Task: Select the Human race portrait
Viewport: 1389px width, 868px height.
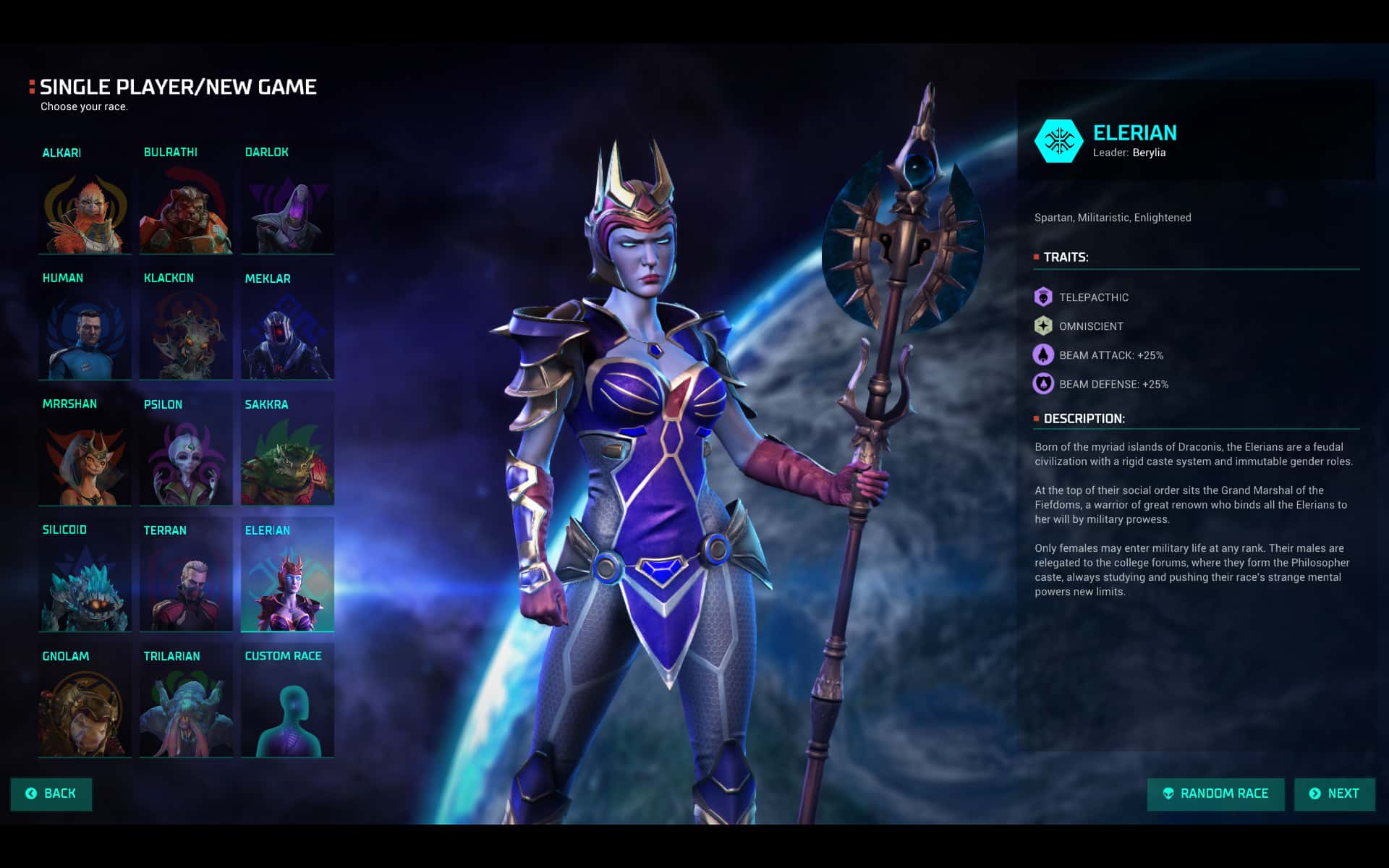Action: (x=85, y=335)
